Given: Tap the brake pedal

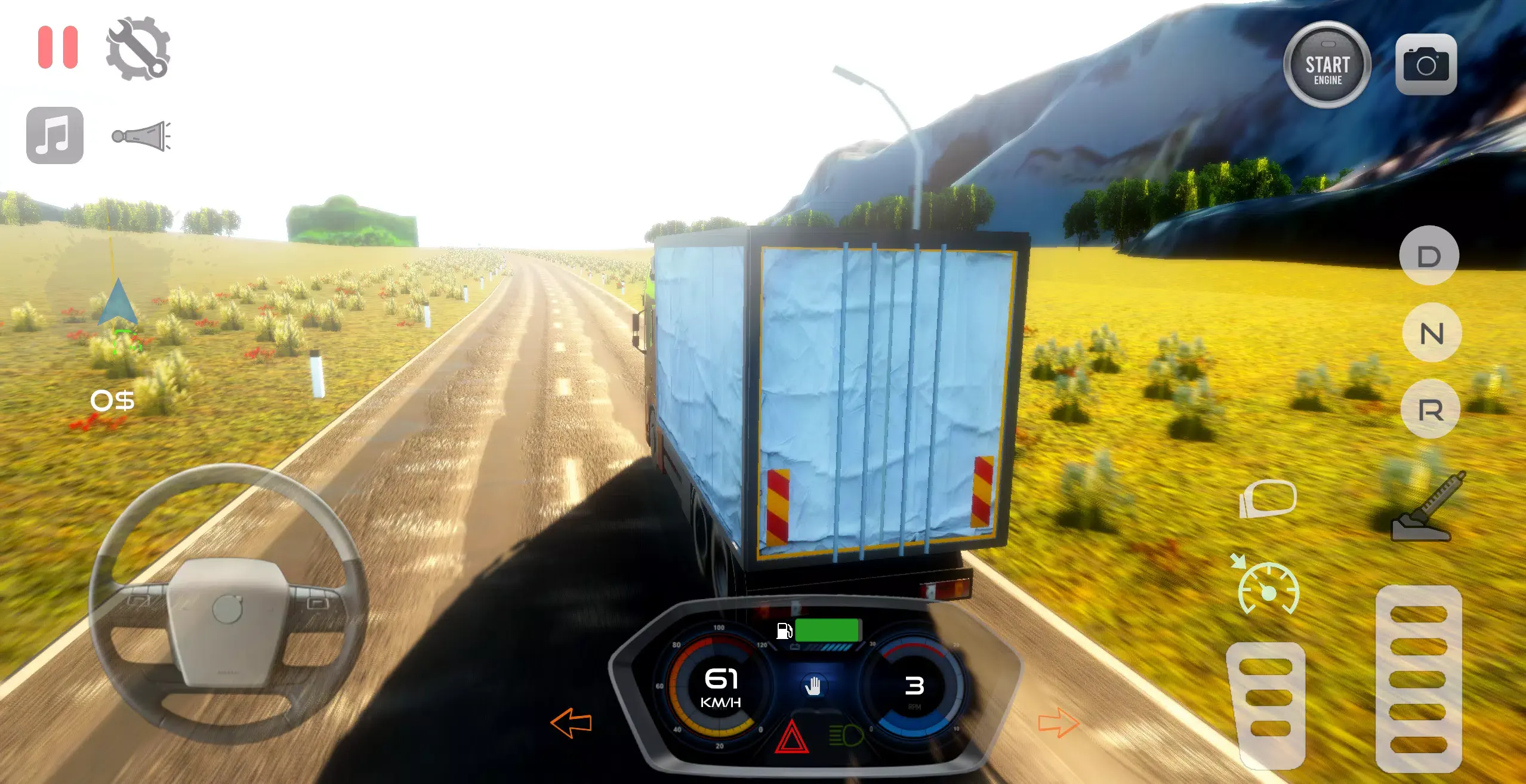Looking at the screenshot, I should (x=1266, y=705).
